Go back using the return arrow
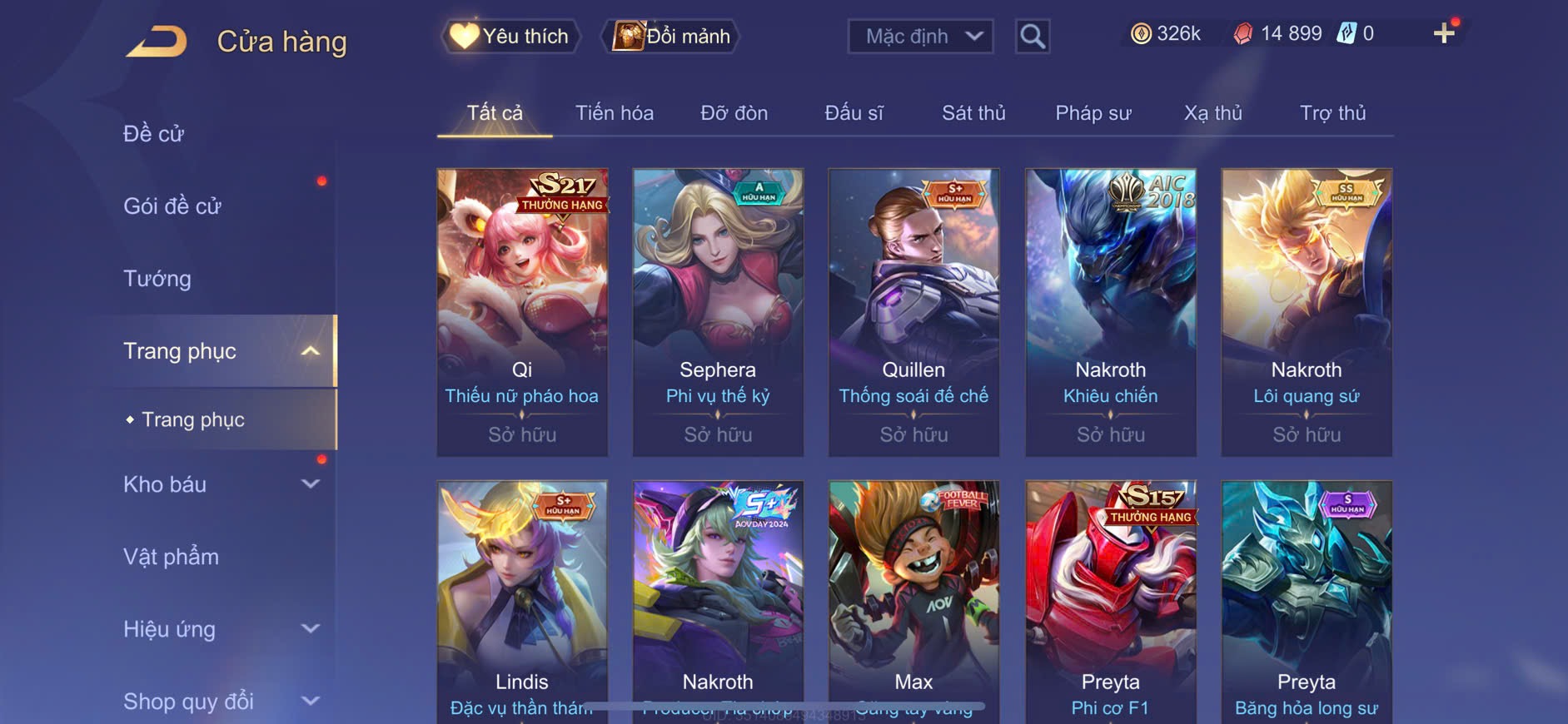 click(x=157, y=42)
